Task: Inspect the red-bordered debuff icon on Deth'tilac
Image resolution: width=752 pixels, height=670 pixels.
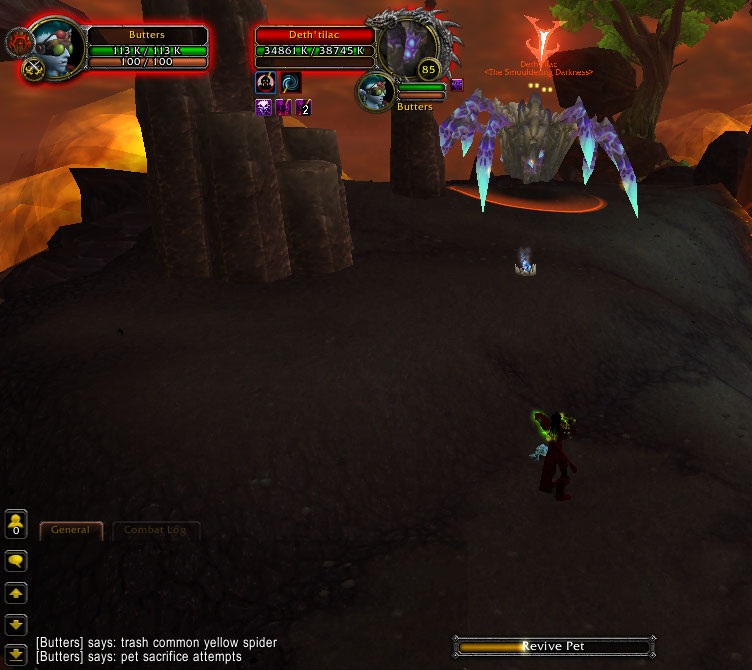Action: [266, 83]
